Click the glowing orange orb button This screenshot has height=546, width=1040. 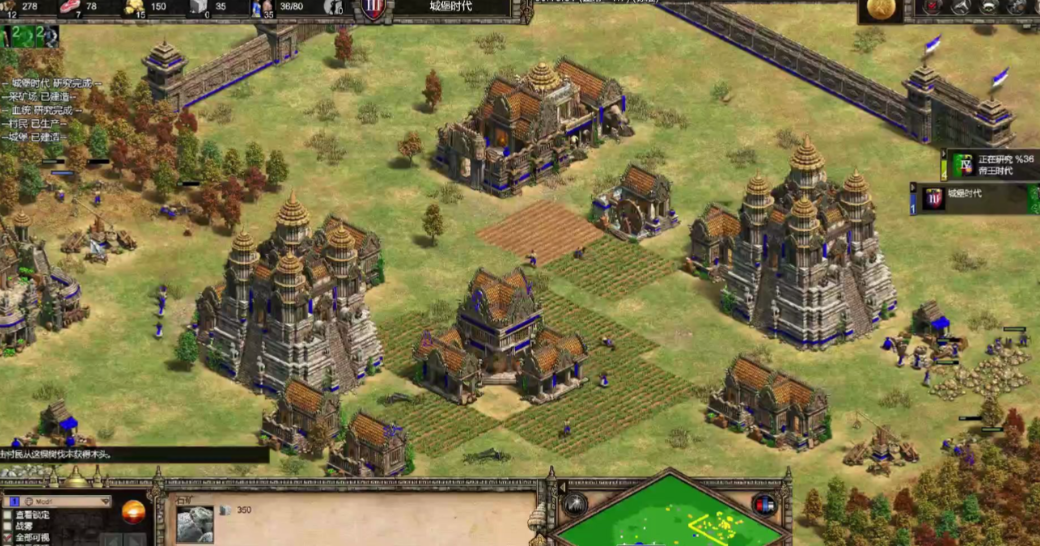[133, 511]
